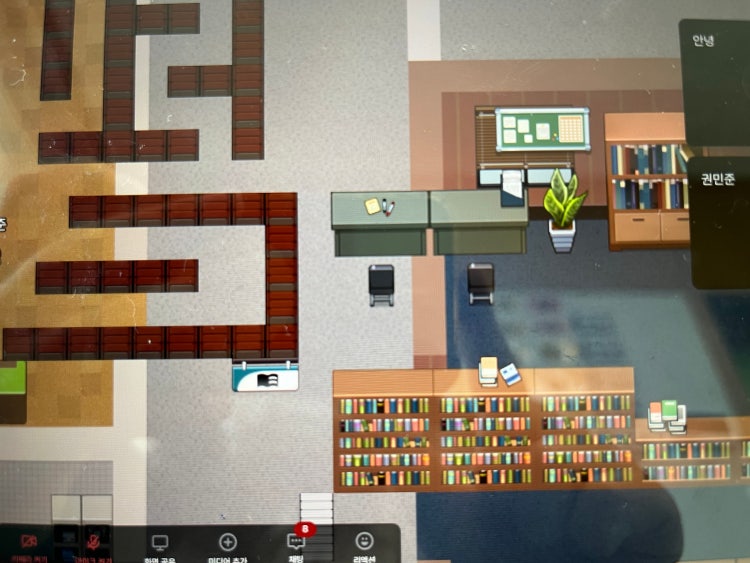Image resolution: width=750 pixels, height=563 pixels.
Task: Turn on the camera (카메라 켜기)
Action: 27,543
